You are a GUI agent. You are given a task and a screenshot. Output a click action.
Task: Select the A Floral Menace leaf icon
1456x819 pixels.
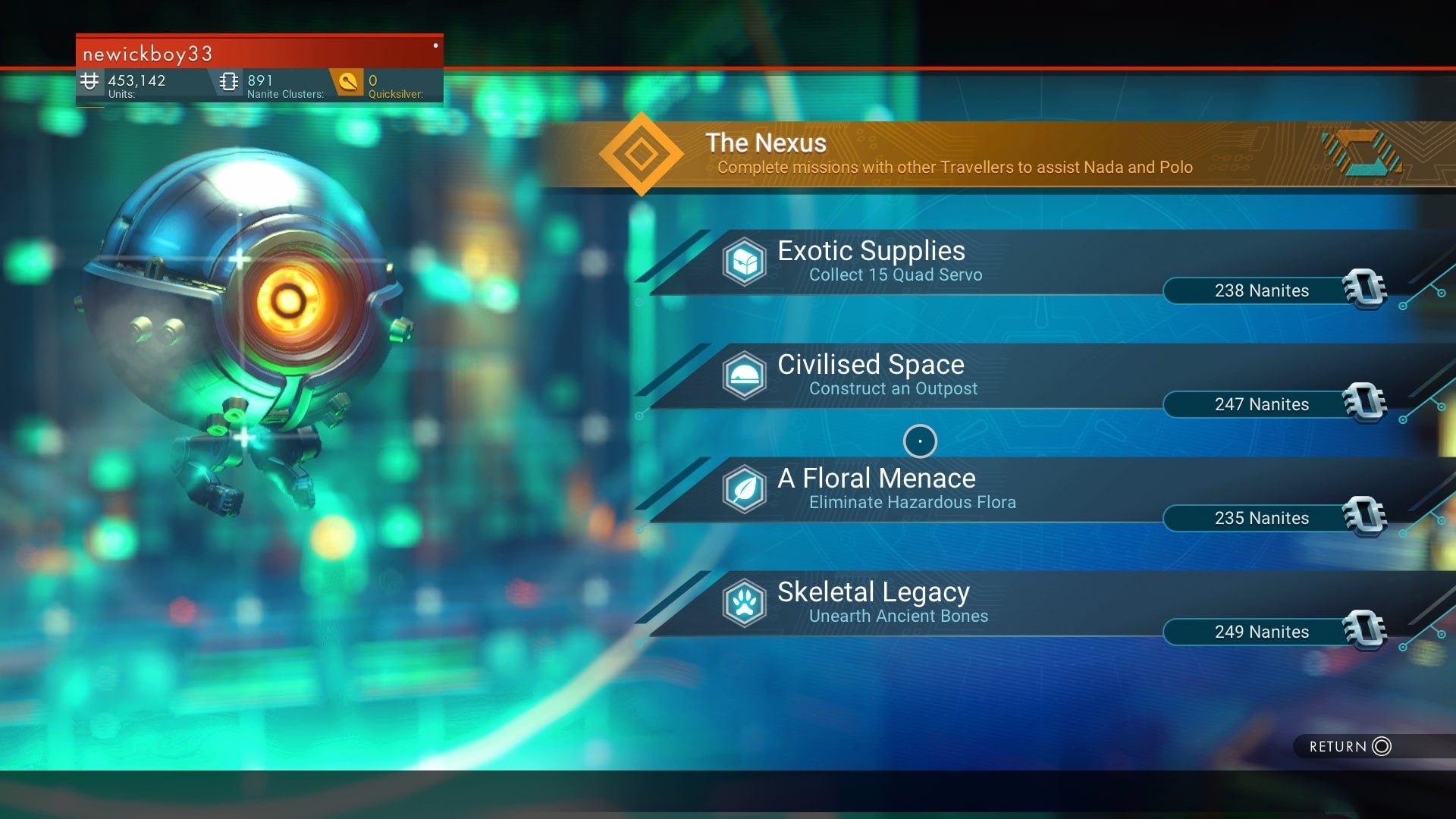pos(745,489)
